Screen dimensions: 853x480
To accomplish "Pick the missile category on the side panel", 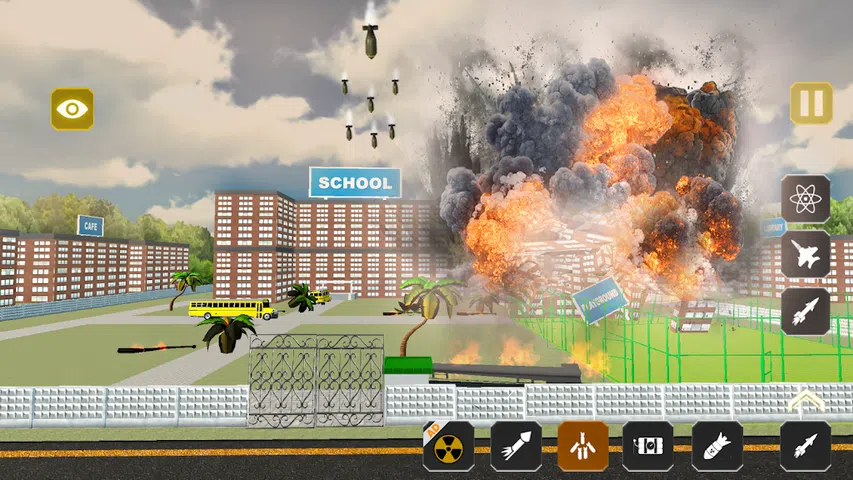I will pyautogui.click(x=805, y=311).
